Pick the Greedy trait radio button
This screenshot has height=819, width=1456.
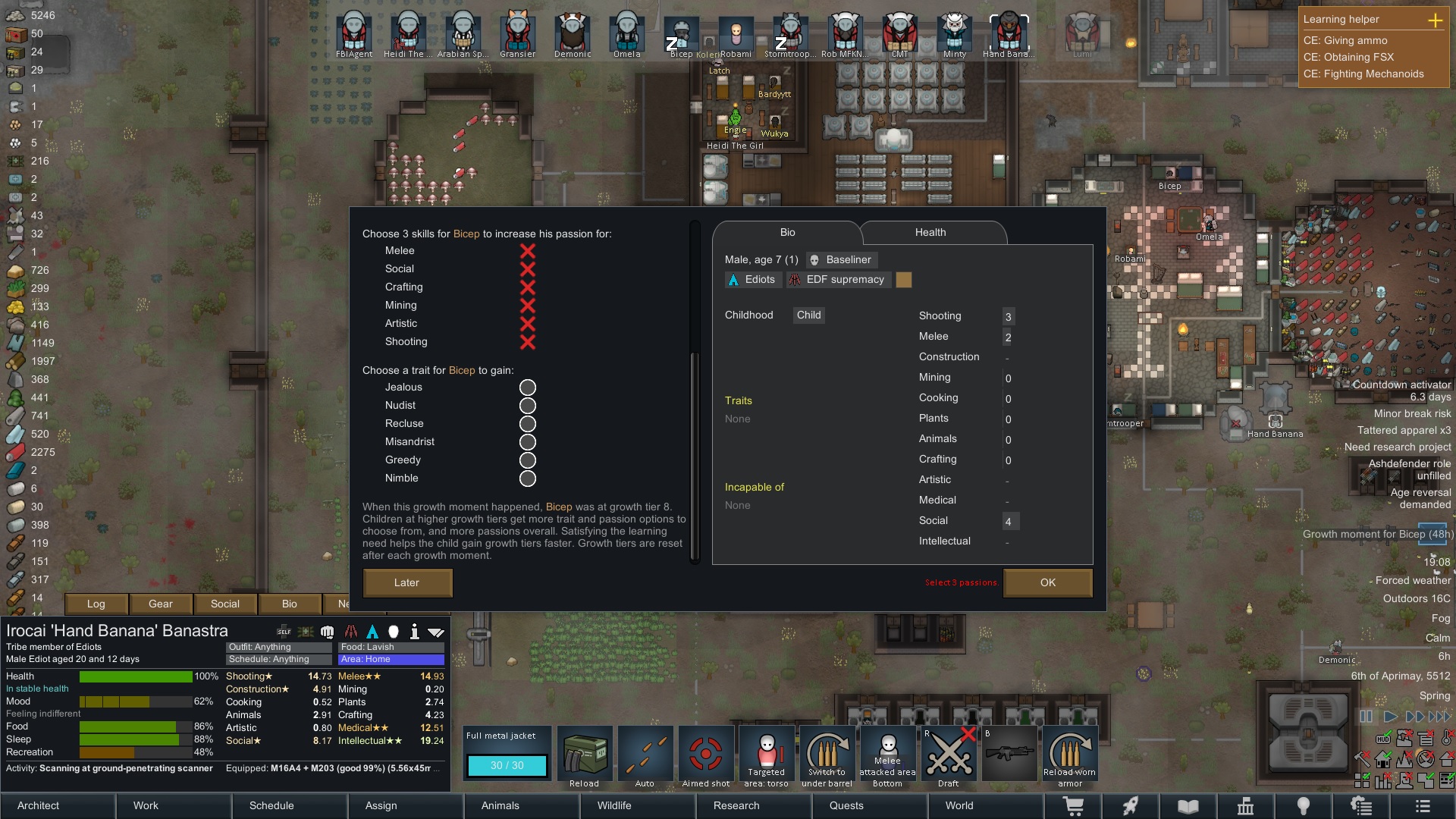click(x=528, y=460)
